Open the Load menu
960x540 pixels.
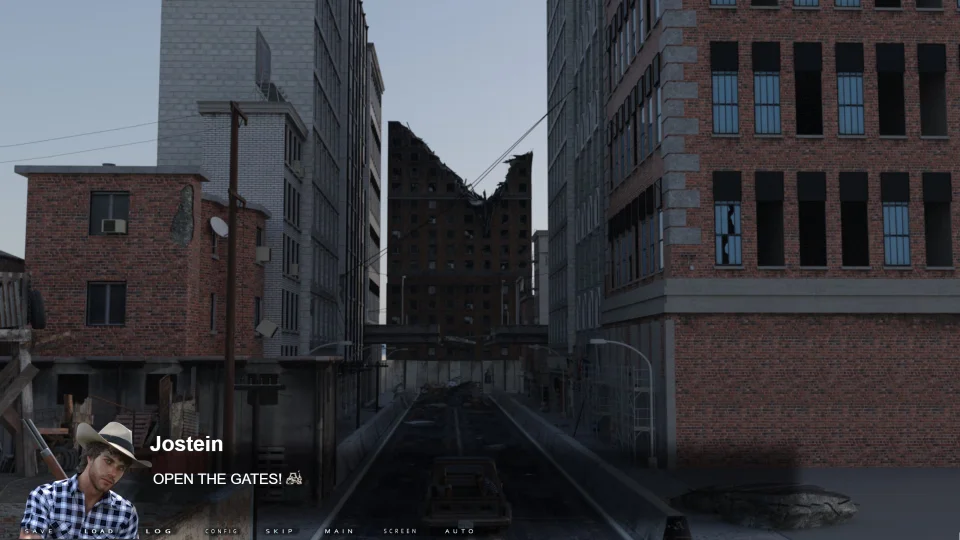pos(99,531)
